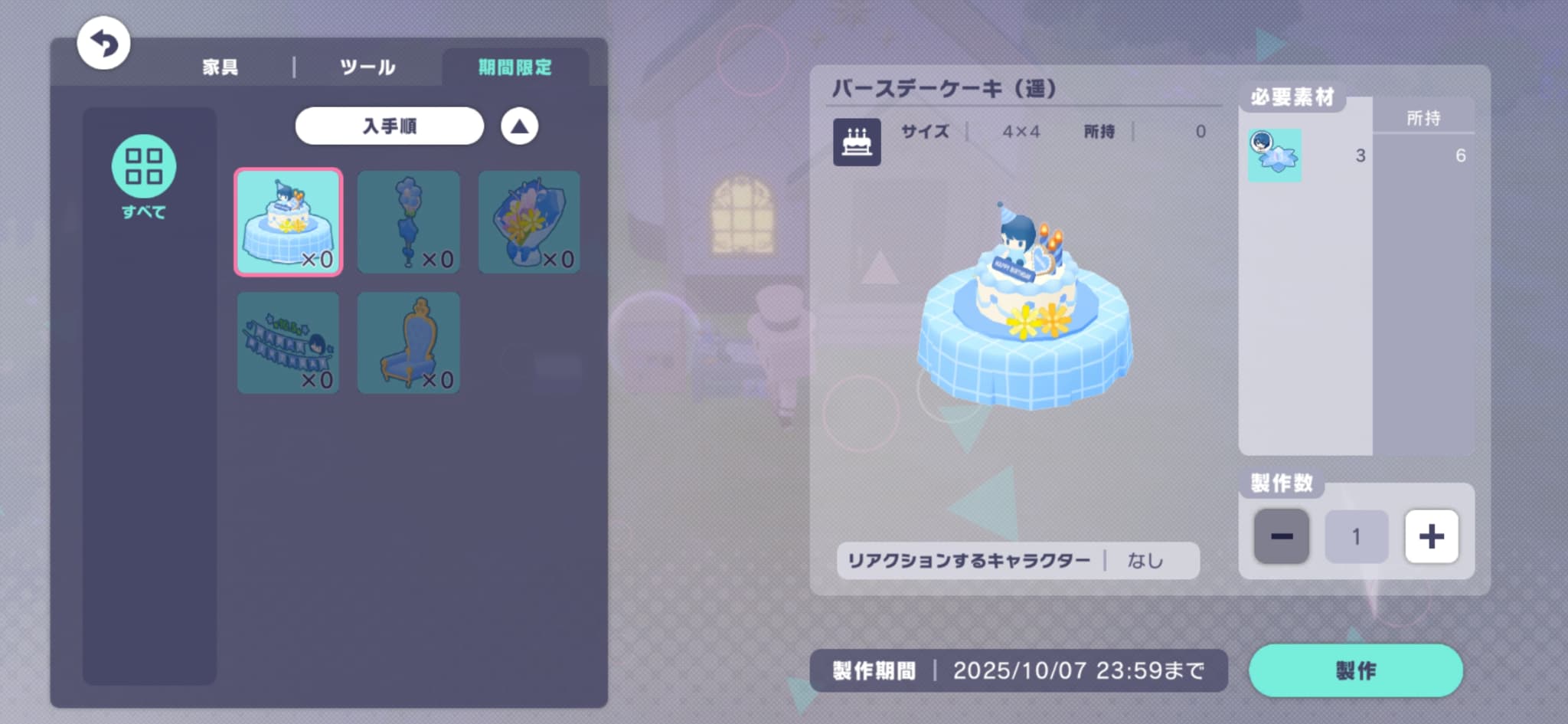Image resolution: width=1568 pixels, height=724 pixels.
Task: Increase craft quantity with plus button
Action: [x=1431, y=536]
